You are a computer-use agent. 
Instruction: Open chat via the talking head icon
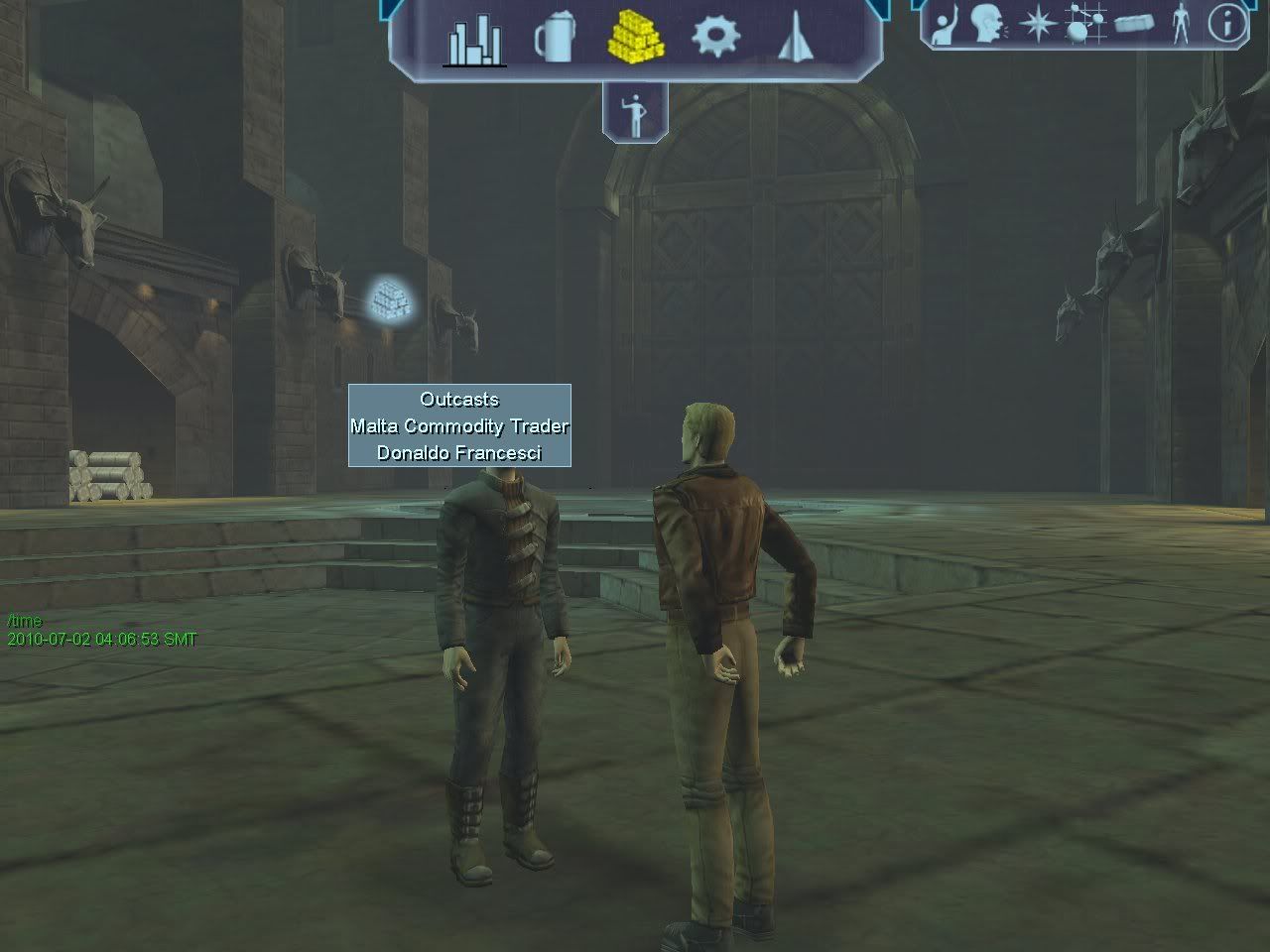pos(988,23)
